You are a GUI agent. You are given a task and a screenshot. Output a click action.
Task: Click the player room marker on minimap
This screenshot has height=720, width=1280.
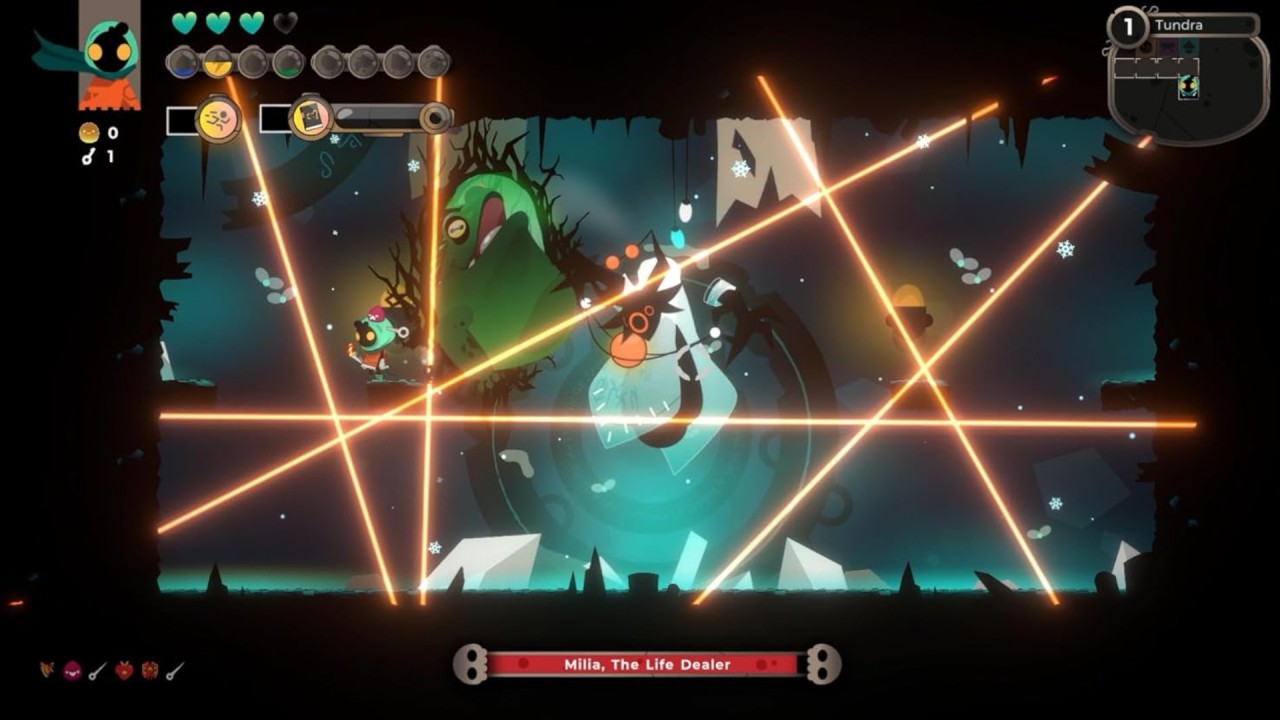pos(1188,87)
